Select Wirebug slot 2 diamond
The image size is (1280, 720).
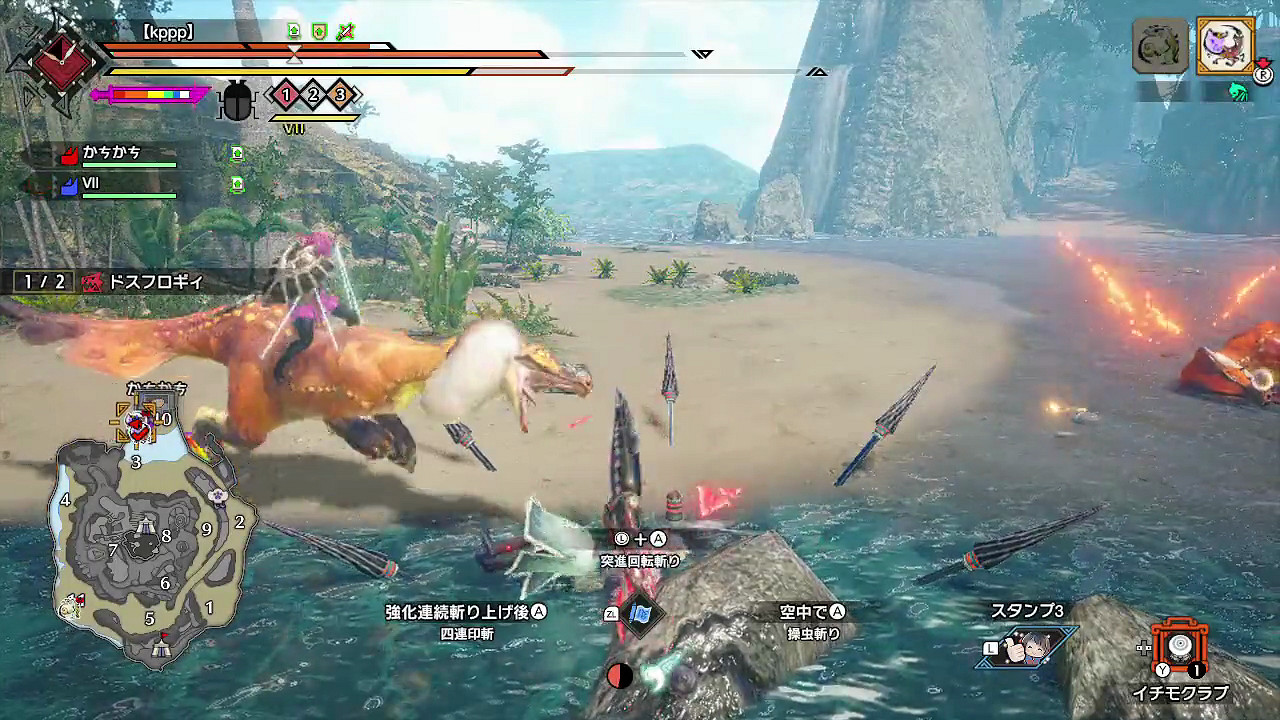coord(311,94)
